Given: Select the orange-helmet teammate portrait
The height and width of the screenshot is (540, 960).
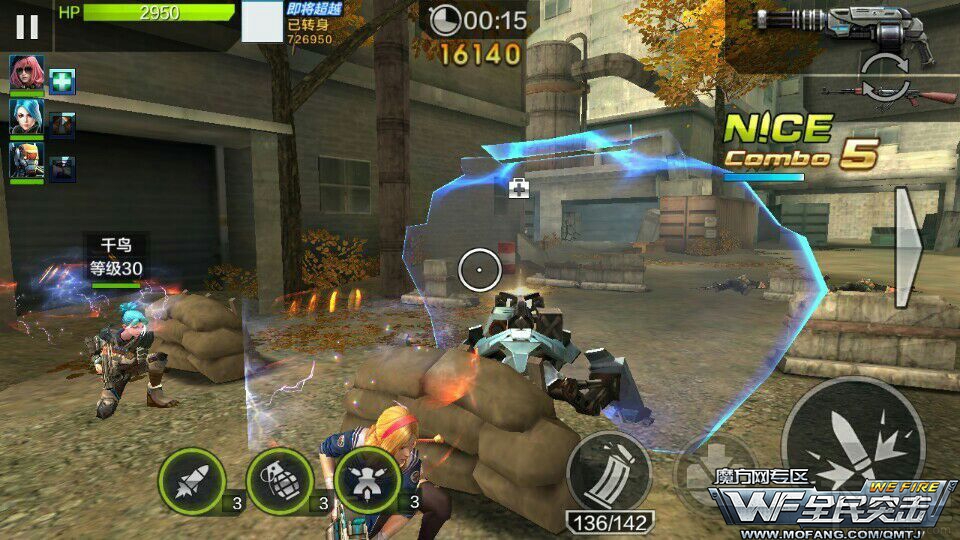Looking at the screenshot, I should [26, 163].
